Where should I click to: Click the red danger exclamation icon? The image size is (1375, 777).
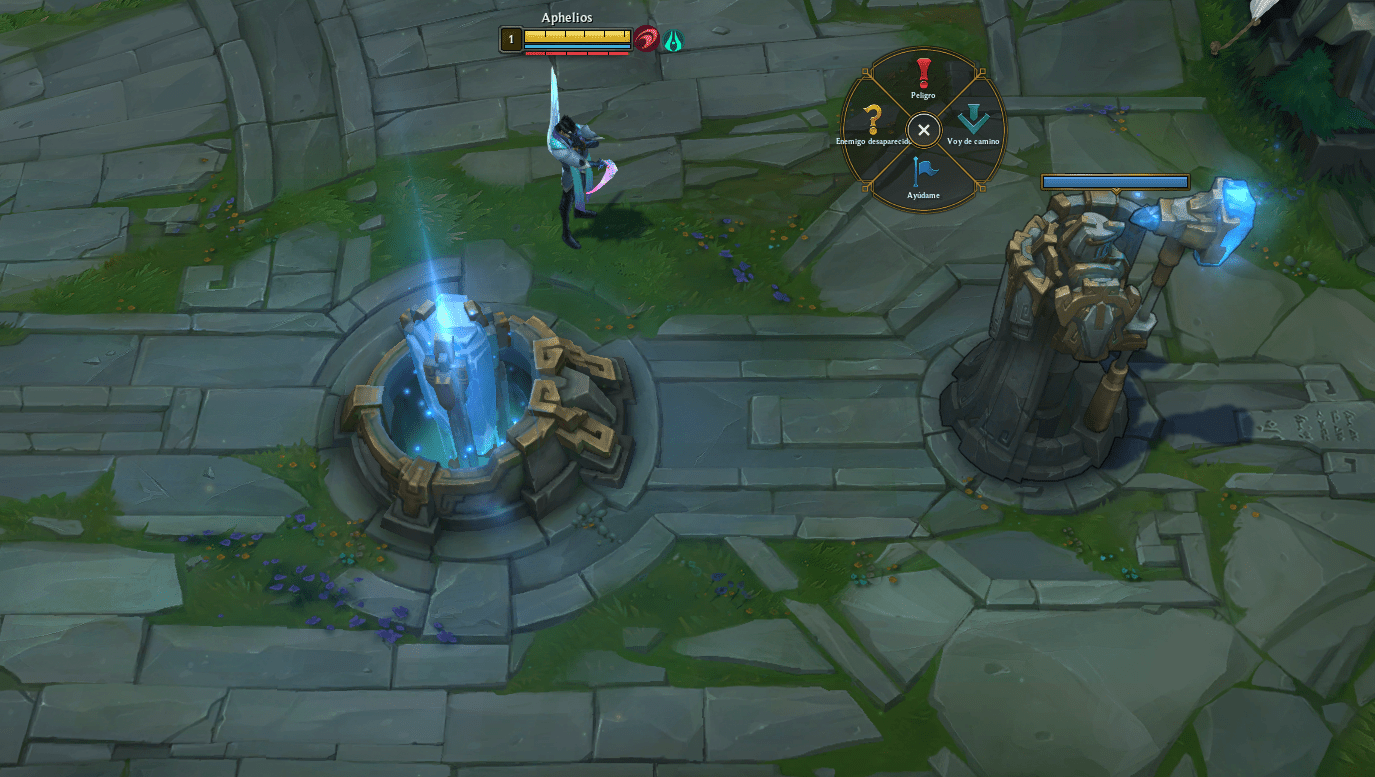[x=922, y=71]
